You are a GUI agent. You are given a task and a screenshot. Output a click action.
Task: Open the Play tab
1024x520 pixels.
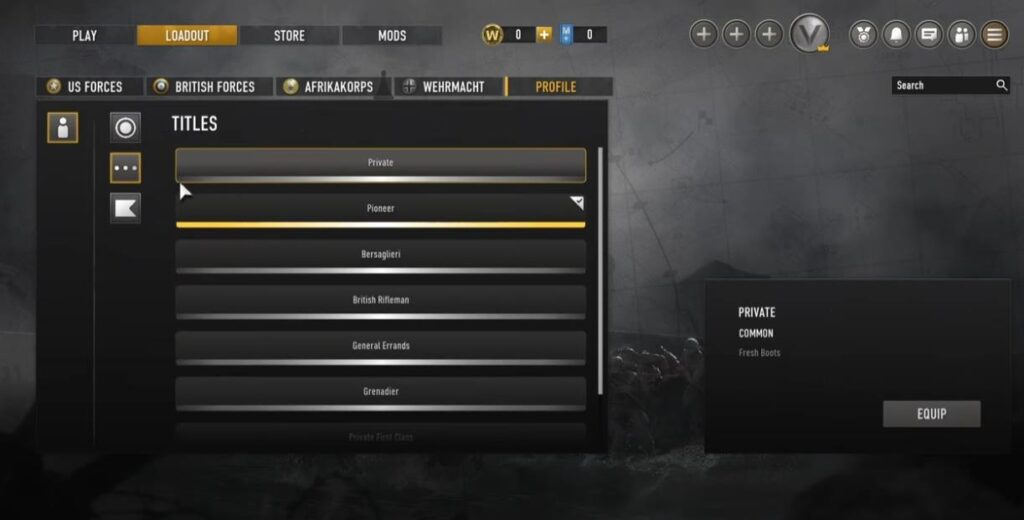(x=85, y=35)
